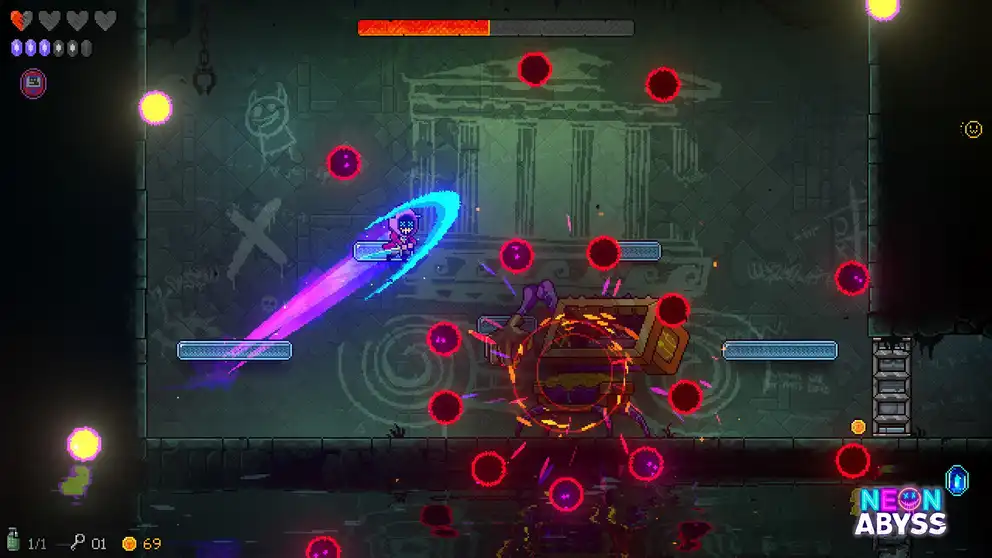
Task: Click the yellow smiley face icon
Action: (972, 129)
